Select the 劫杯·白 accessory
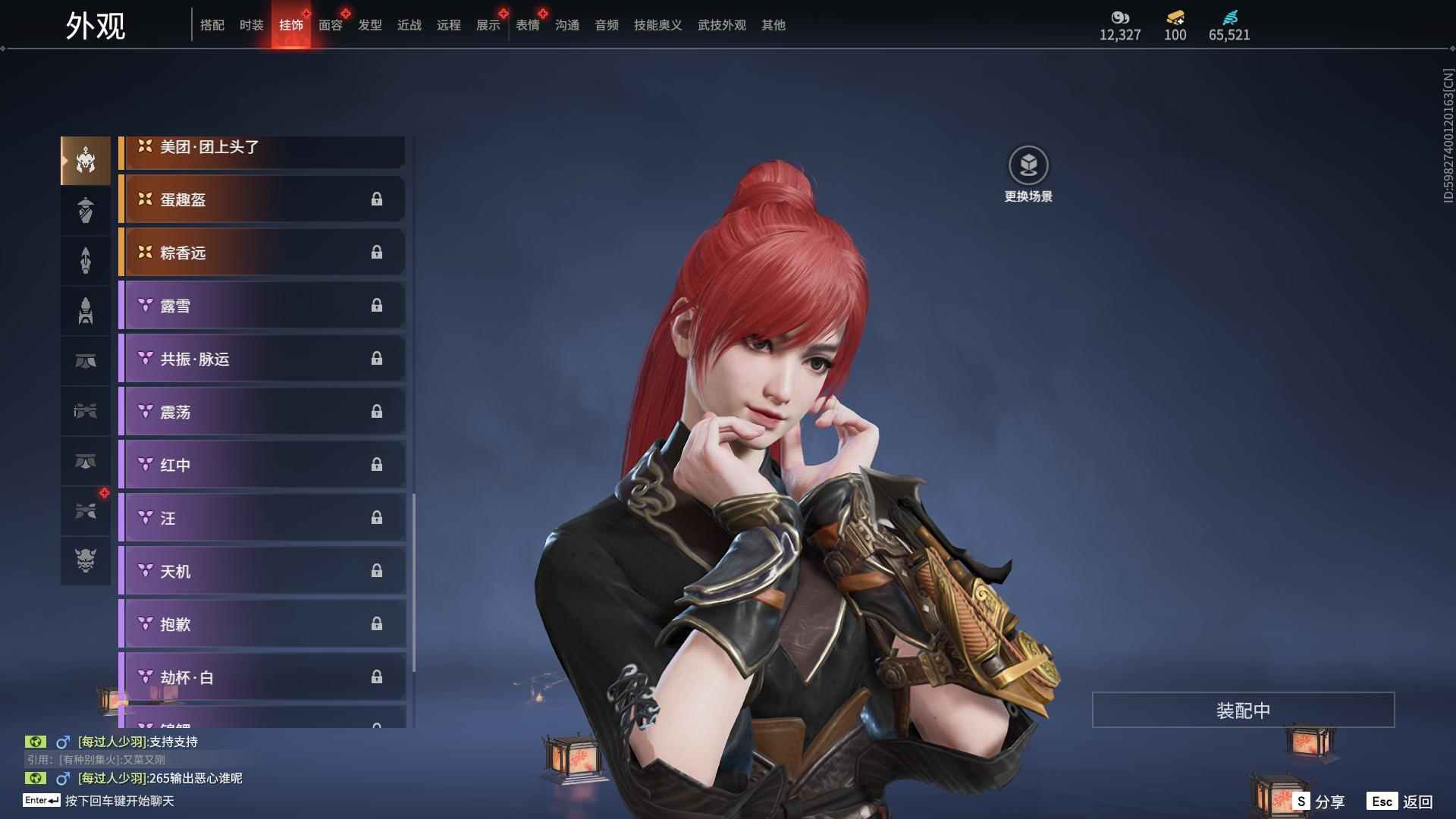The height and width of the screenshot is (819, 1456). 262,677
